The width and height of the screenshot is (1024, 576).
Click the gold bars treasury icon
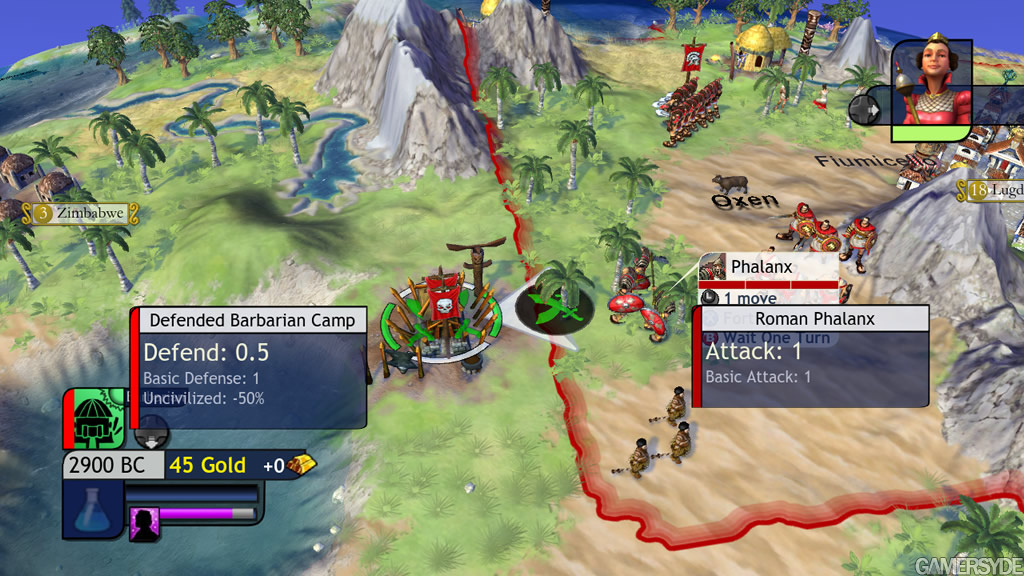pos(301,464)
